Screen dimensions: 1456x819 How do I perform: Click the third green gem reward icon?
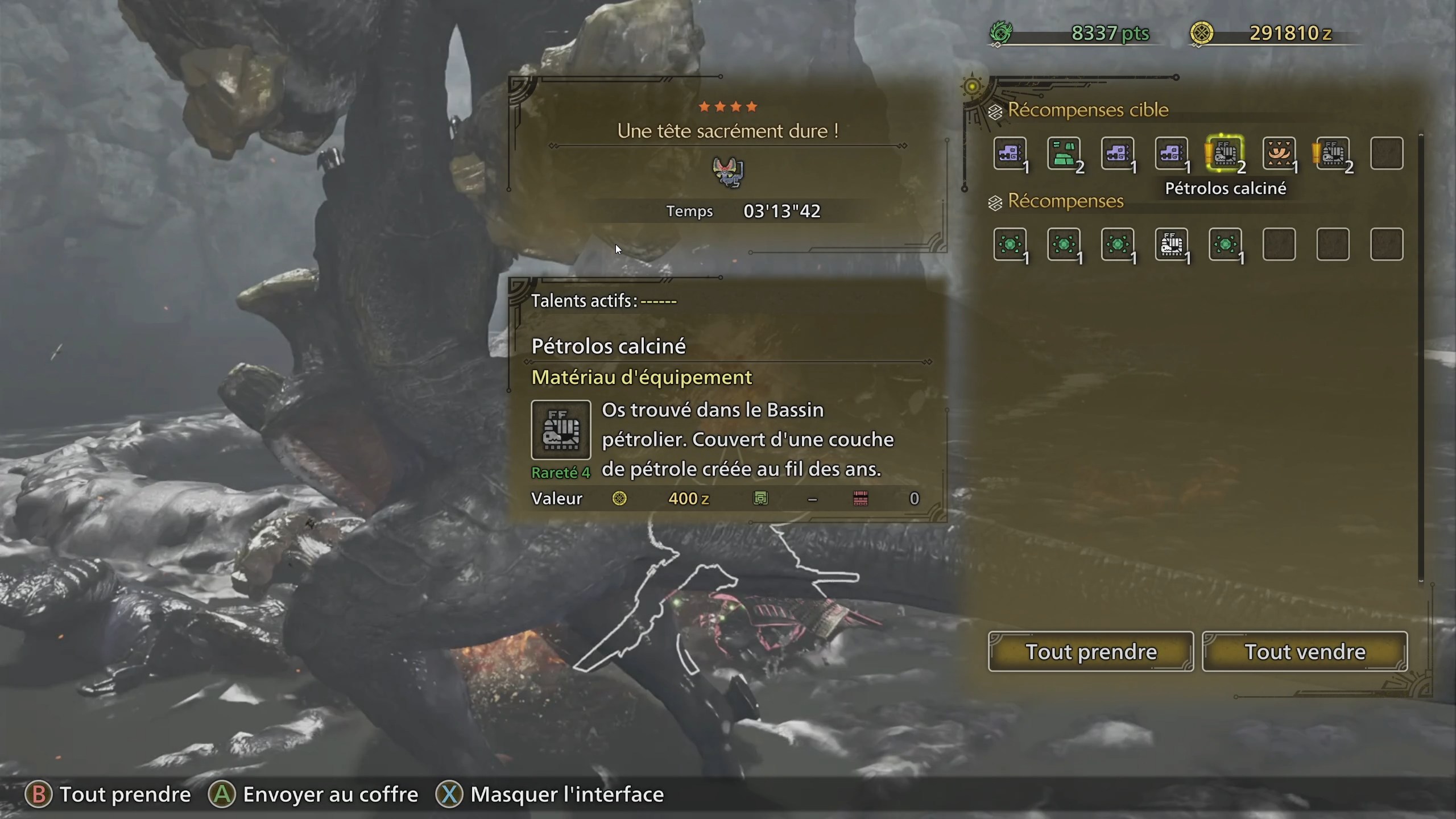click(1119, 246)
